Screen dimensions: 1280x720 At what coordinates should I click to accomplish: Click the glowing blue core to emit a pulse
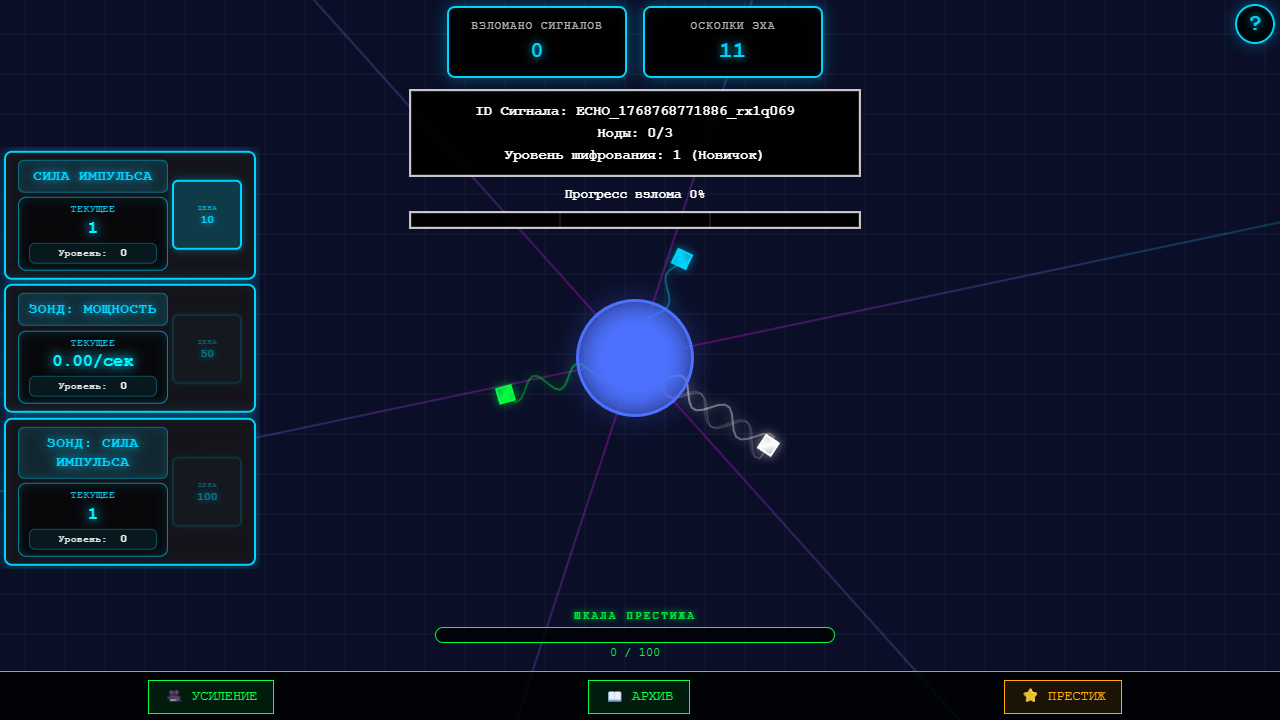(x=635, y=357)
